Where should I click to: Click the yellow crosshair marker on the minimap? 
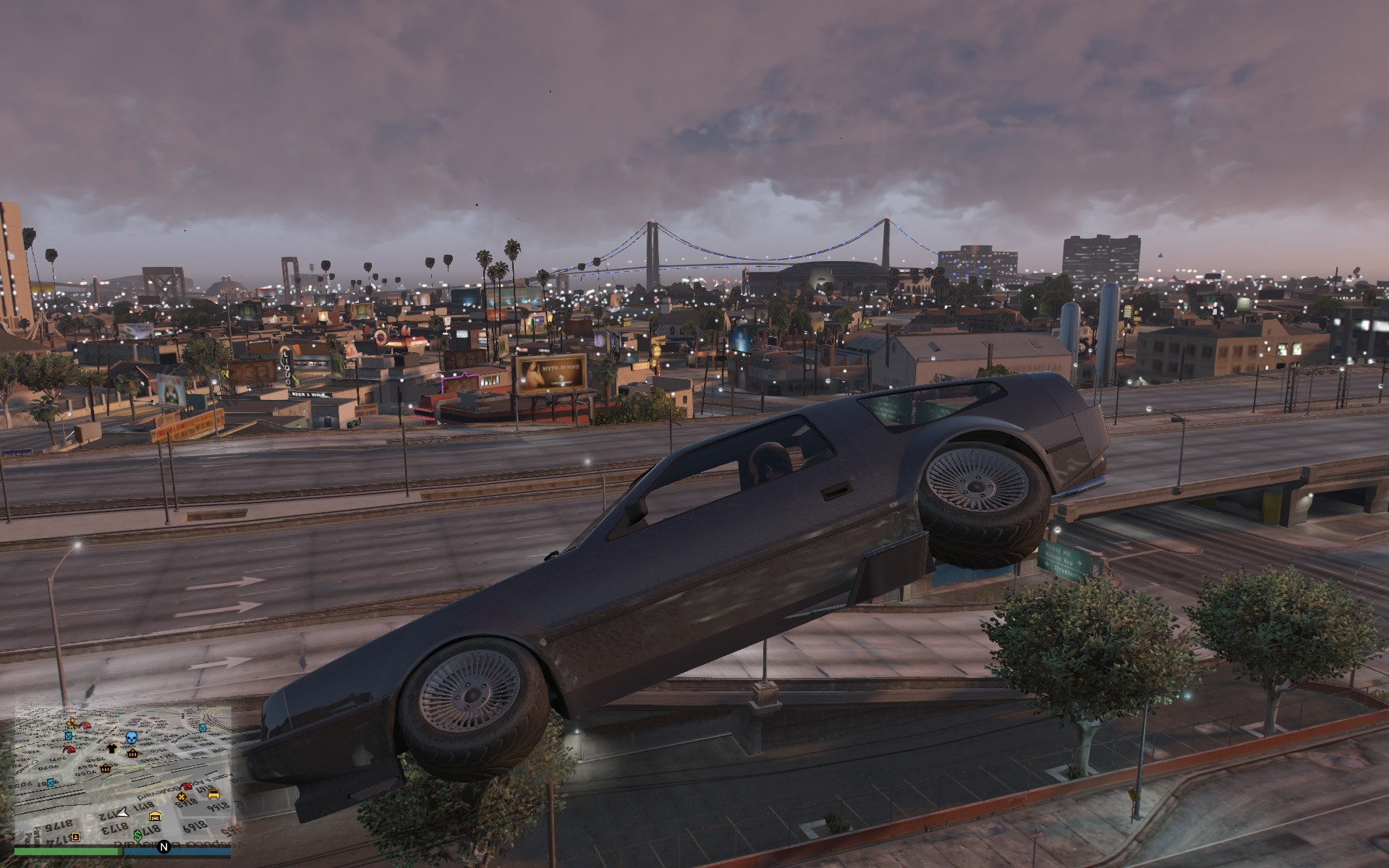tap(182, 797)
